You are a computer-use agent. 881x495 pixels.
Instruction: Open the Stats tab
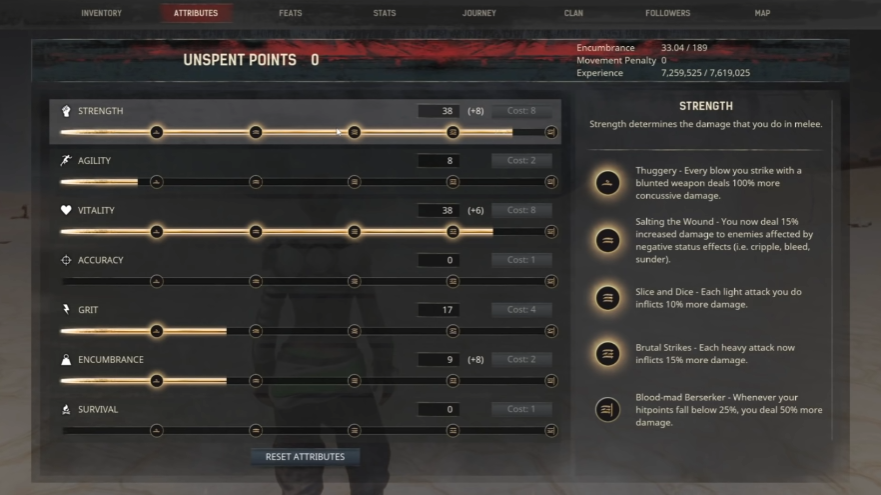click(x=384, y=13)
